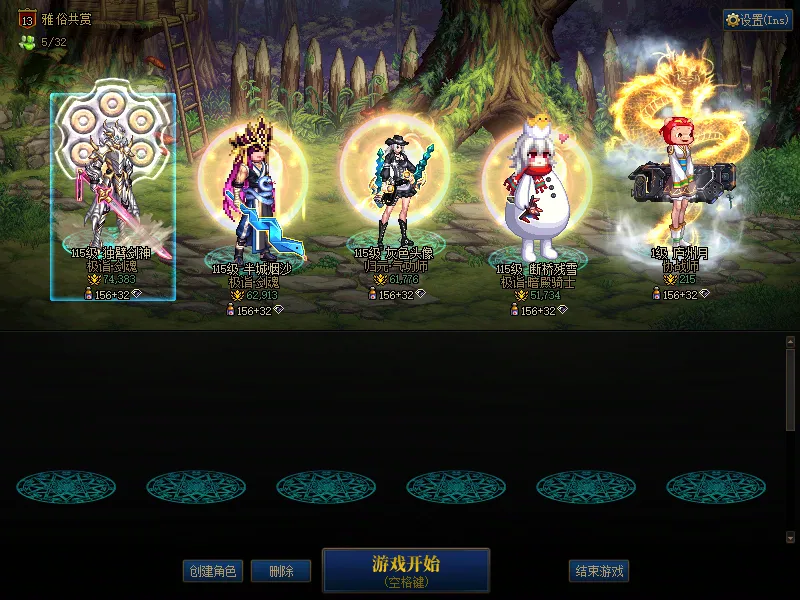Choose the level 1 red-haired dragon character
The image size is (800, 600).
tap(680, 185)
